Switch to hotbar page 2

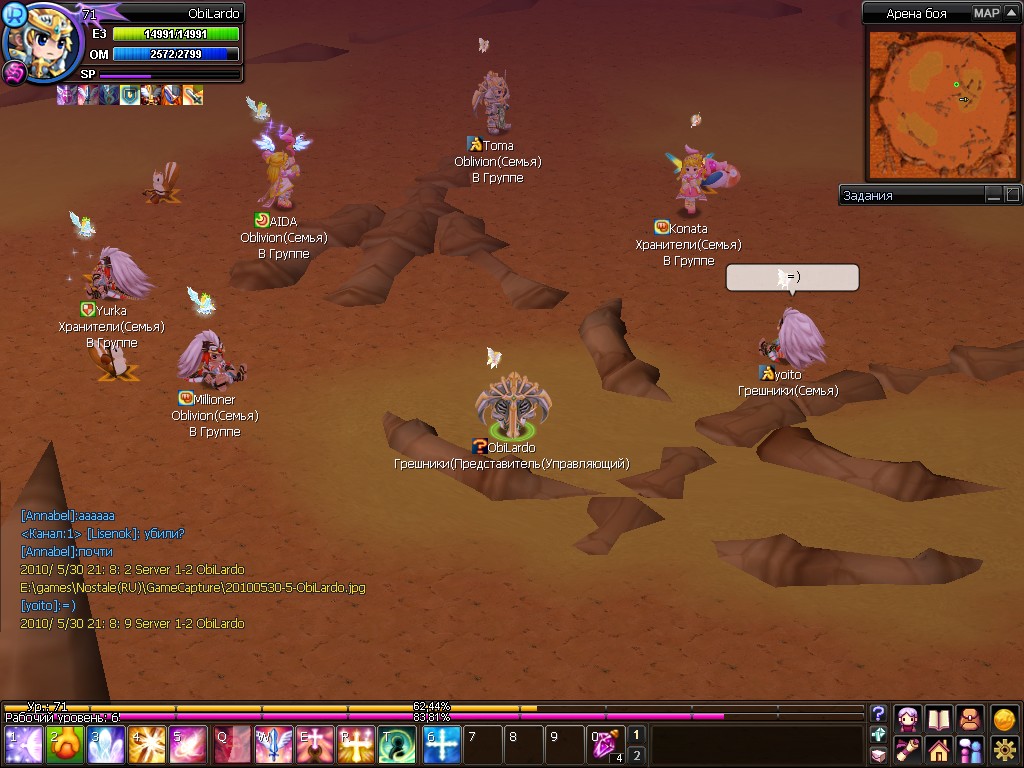click(637, 755)
